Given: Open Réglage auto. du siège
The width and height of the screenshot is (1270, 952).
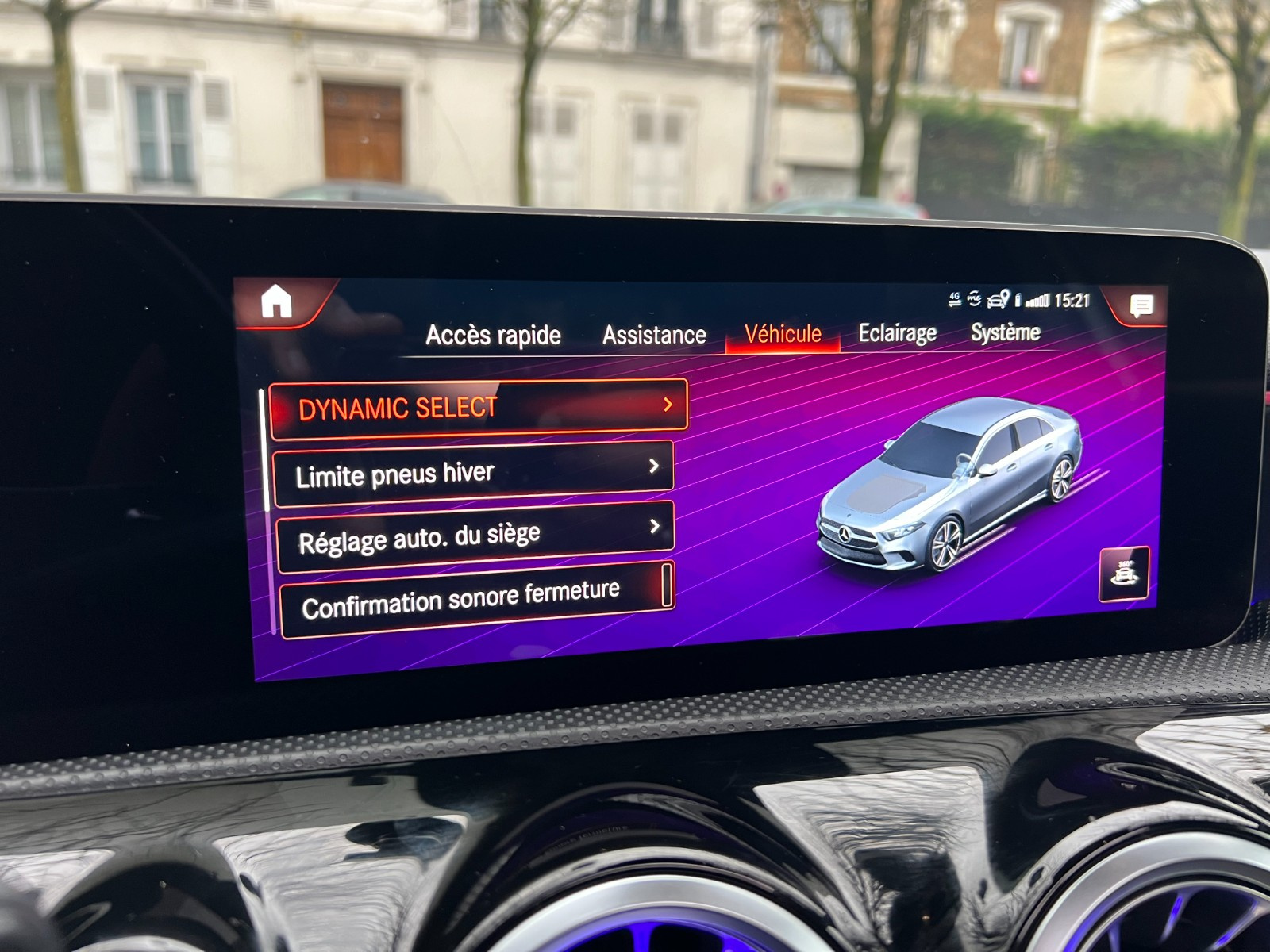Looking at the screenshot, I should tap(475, 536).
